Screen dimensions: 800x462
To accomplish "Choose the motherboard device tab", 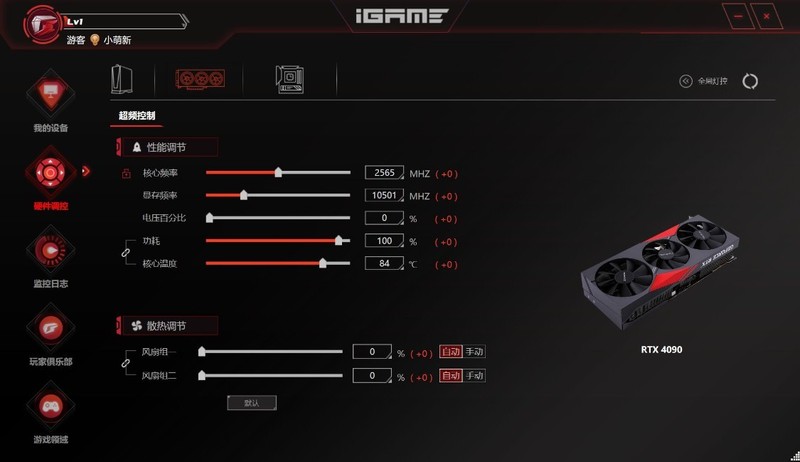I will tap(291, 79).
